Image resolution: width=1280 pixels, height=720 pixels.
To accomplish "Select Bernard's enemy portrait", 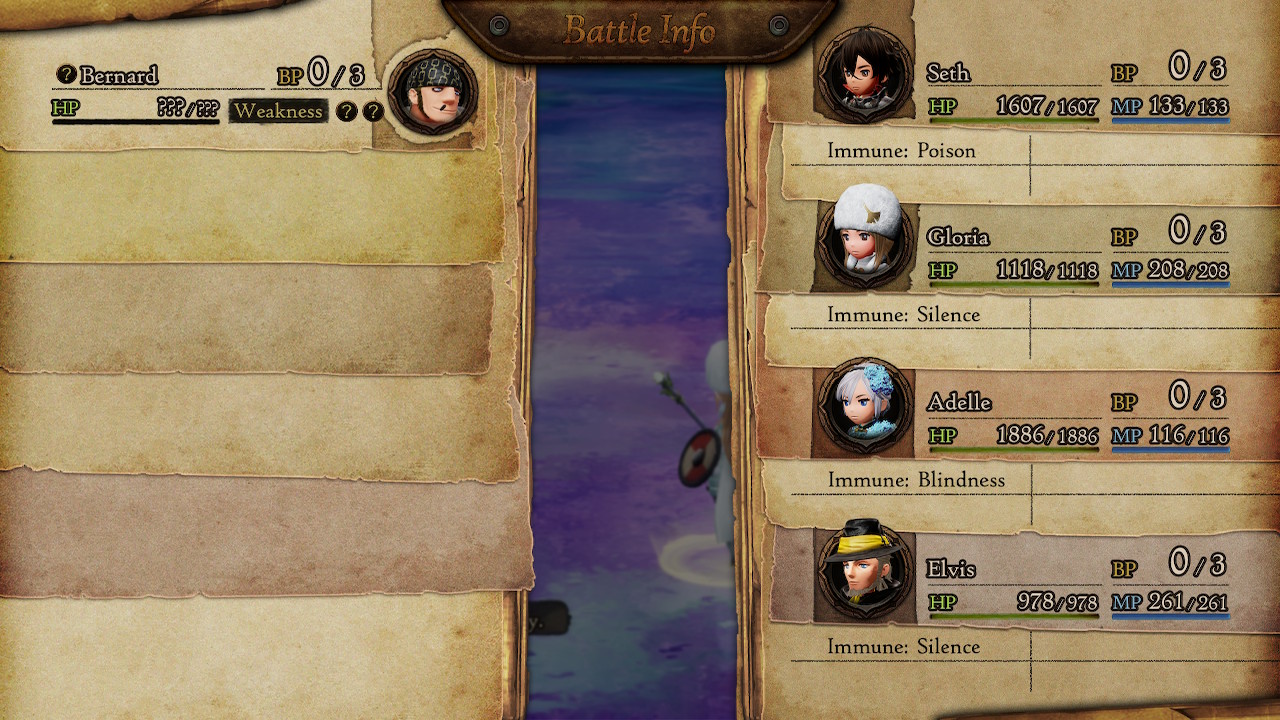I will pos(432,93).
